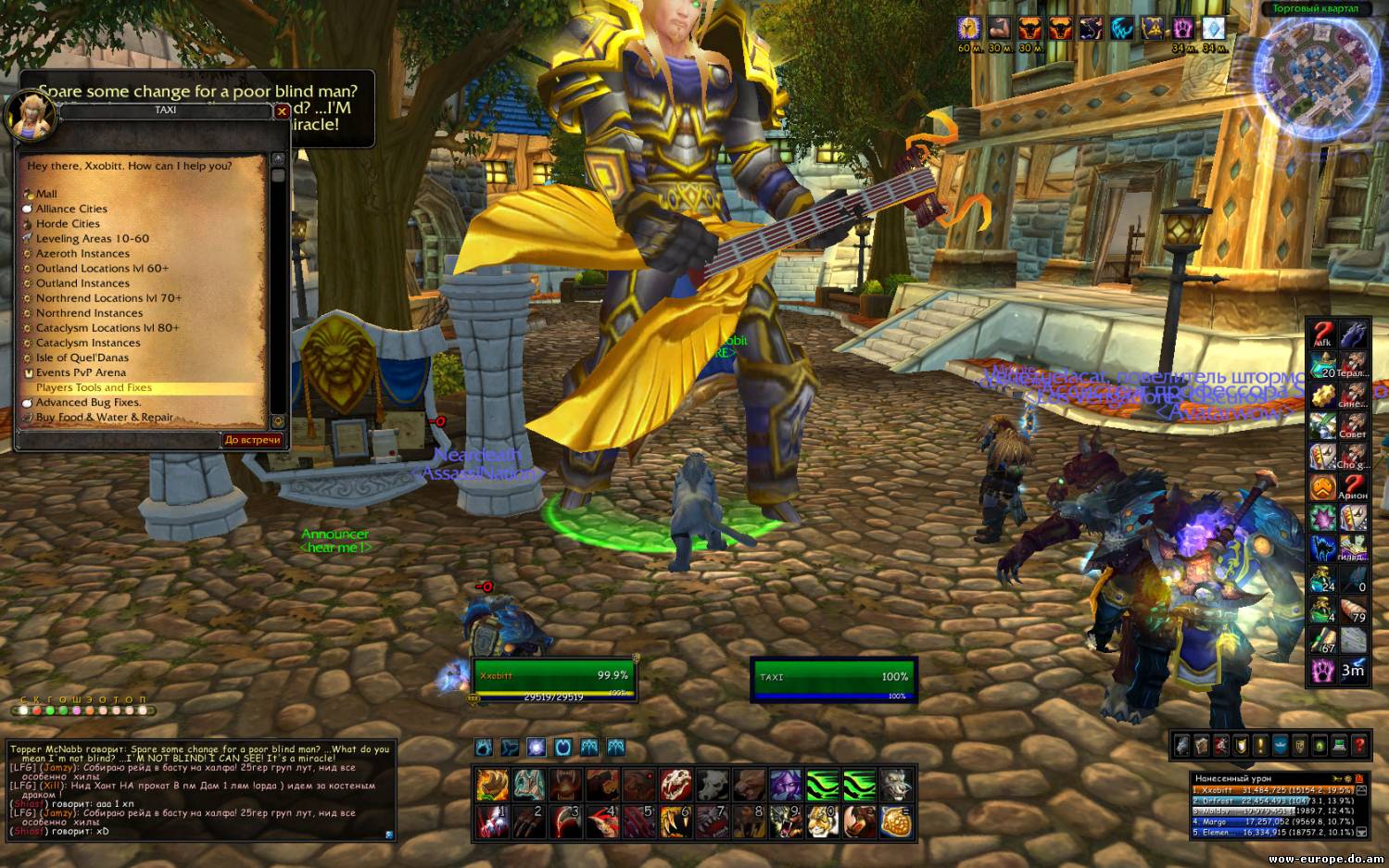Click the red question mark help button
Viewport: 1389px width, 868px height.
[1359, 745]
